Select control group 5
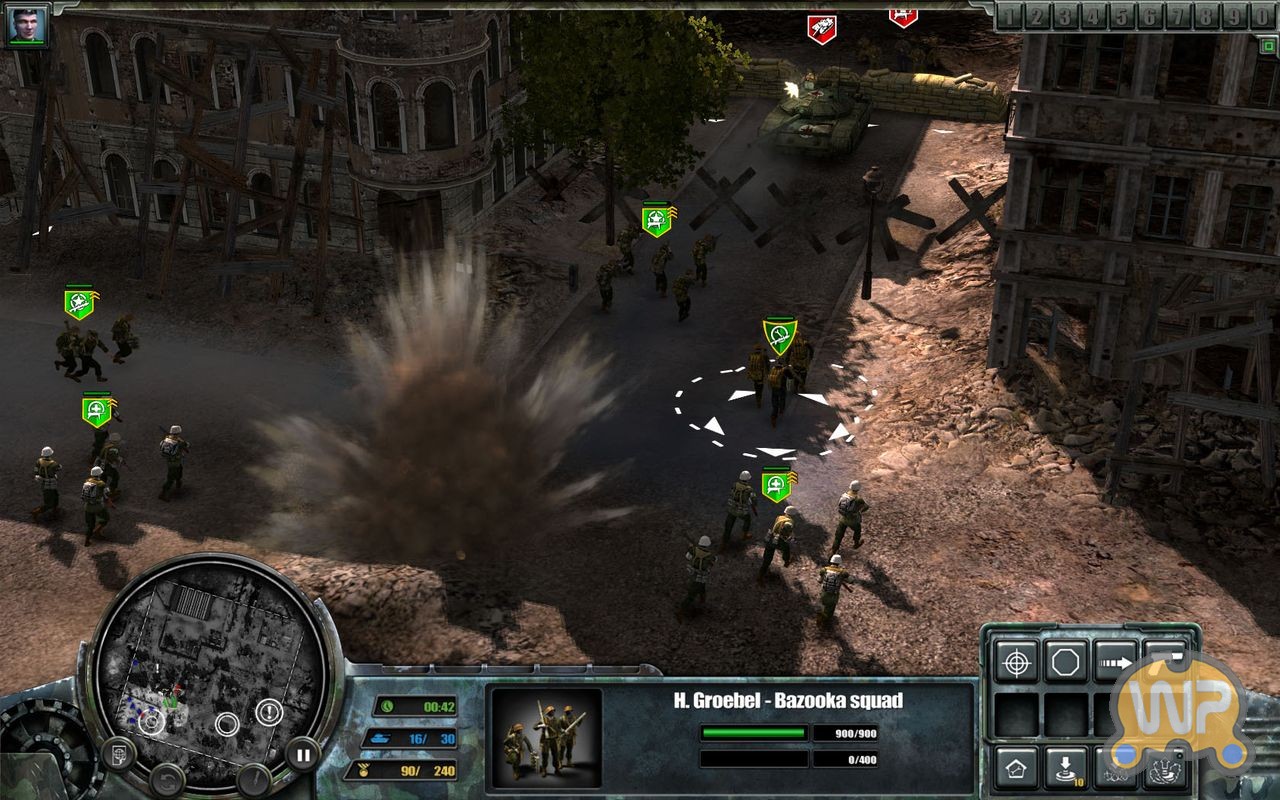The width and height of the screenshot is (1280, 800). click(x=1122, y=17)
